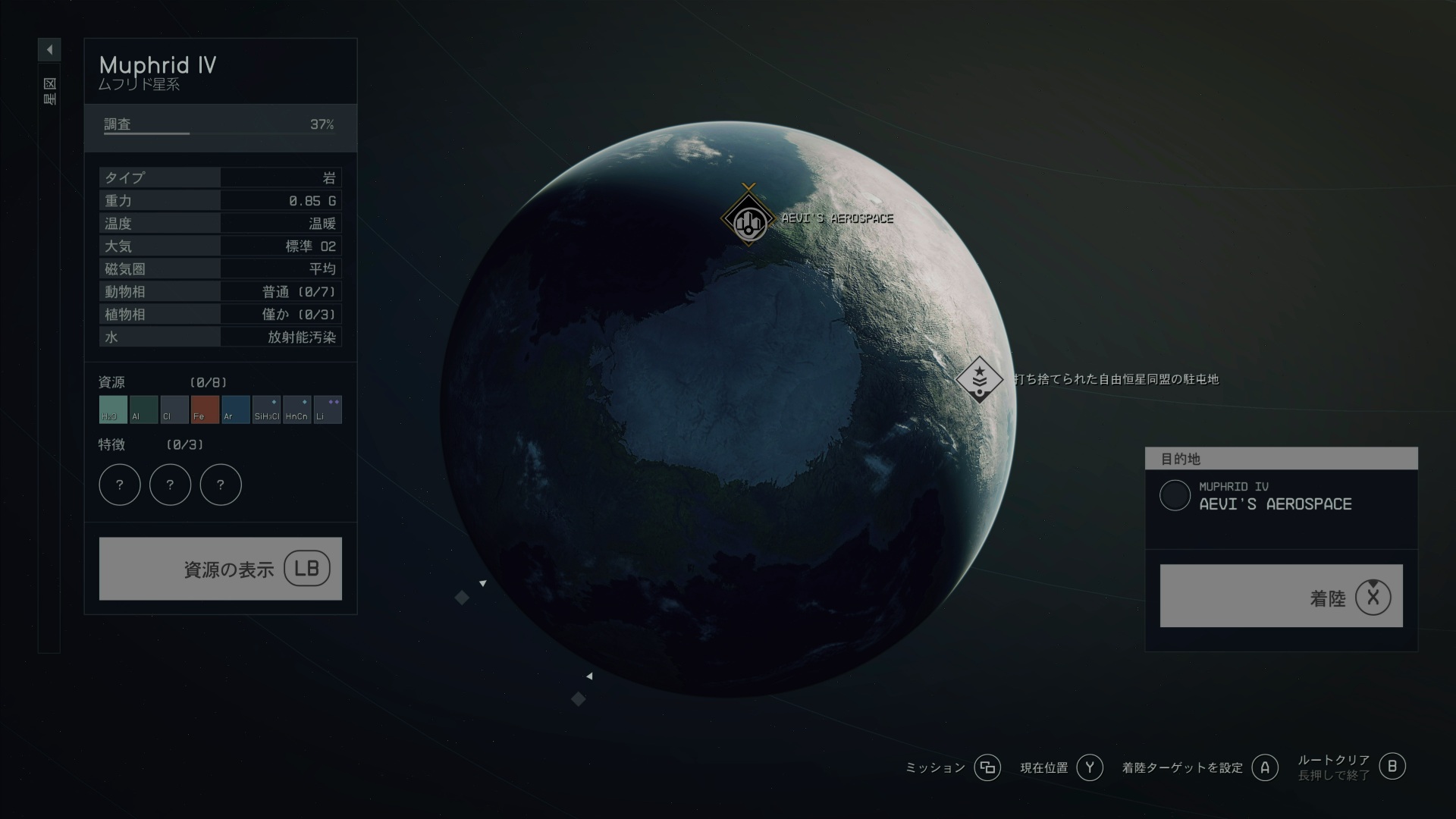Select the HnCn resource tile
Screen dimensions: 1456x819
[x=297, y=409]
